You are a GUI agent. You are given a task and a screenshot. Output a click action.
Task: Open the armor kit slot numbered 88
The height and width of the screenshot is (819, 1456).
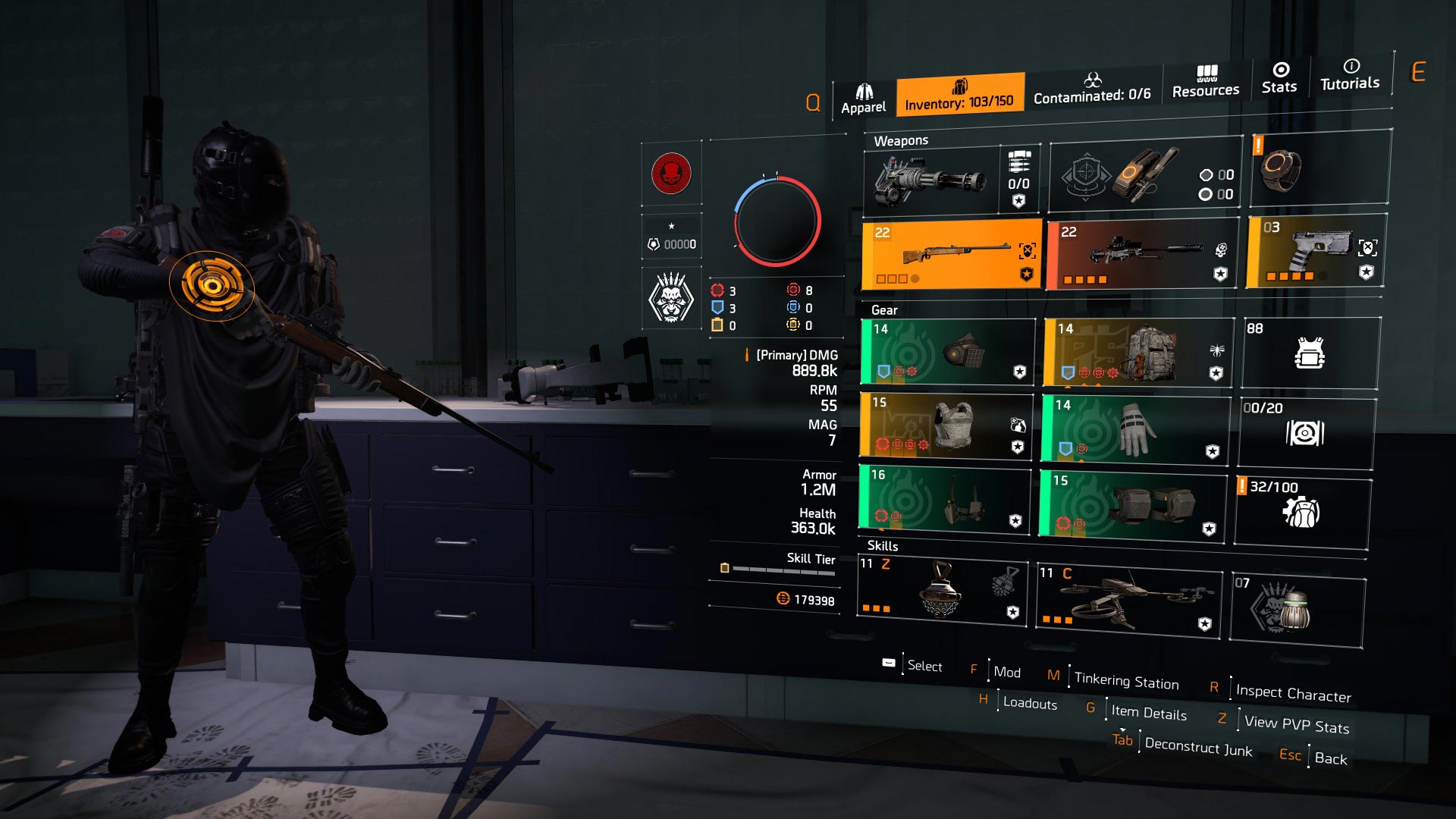point(1310,353)
